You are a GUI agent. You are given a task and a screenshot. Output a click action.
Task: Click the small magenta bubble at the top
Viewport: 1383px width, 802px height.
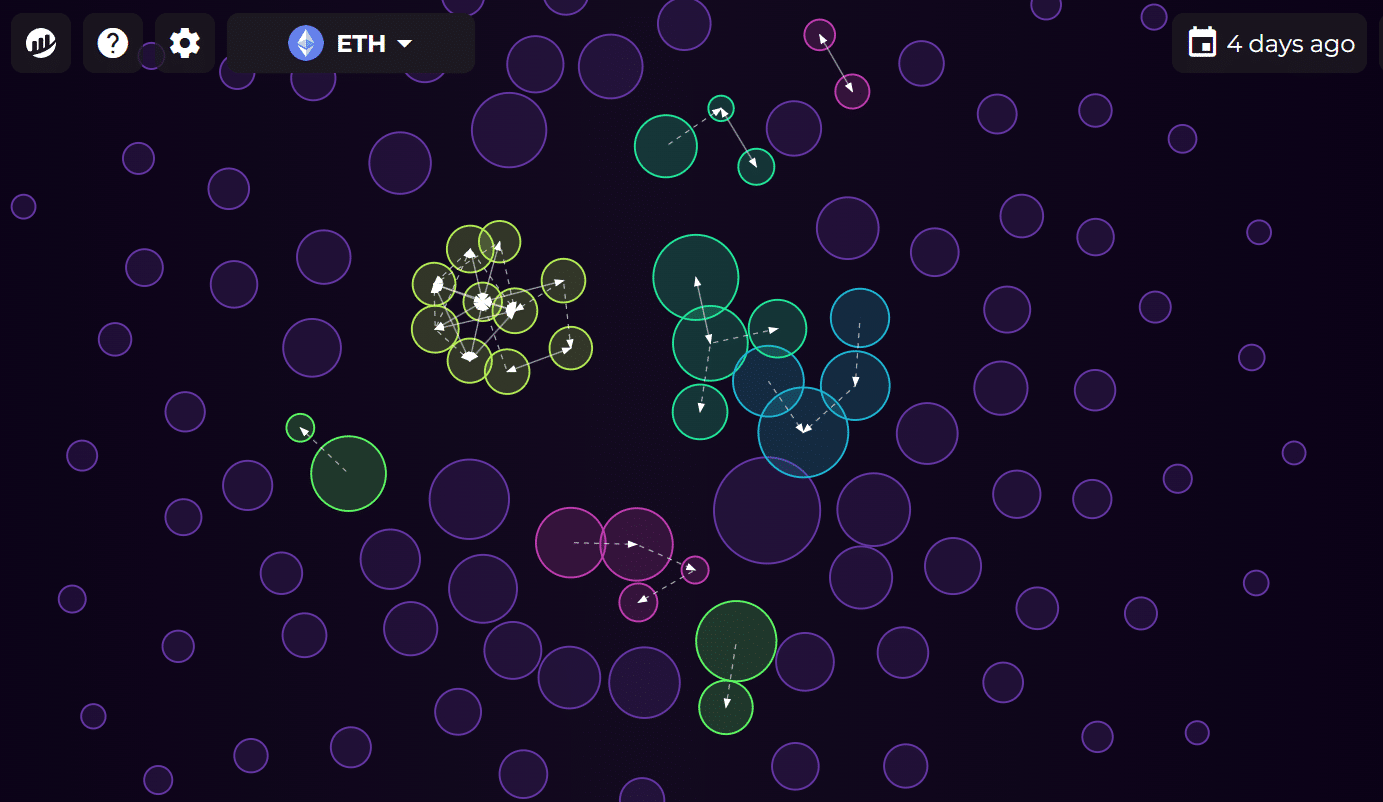pos(820,33)
